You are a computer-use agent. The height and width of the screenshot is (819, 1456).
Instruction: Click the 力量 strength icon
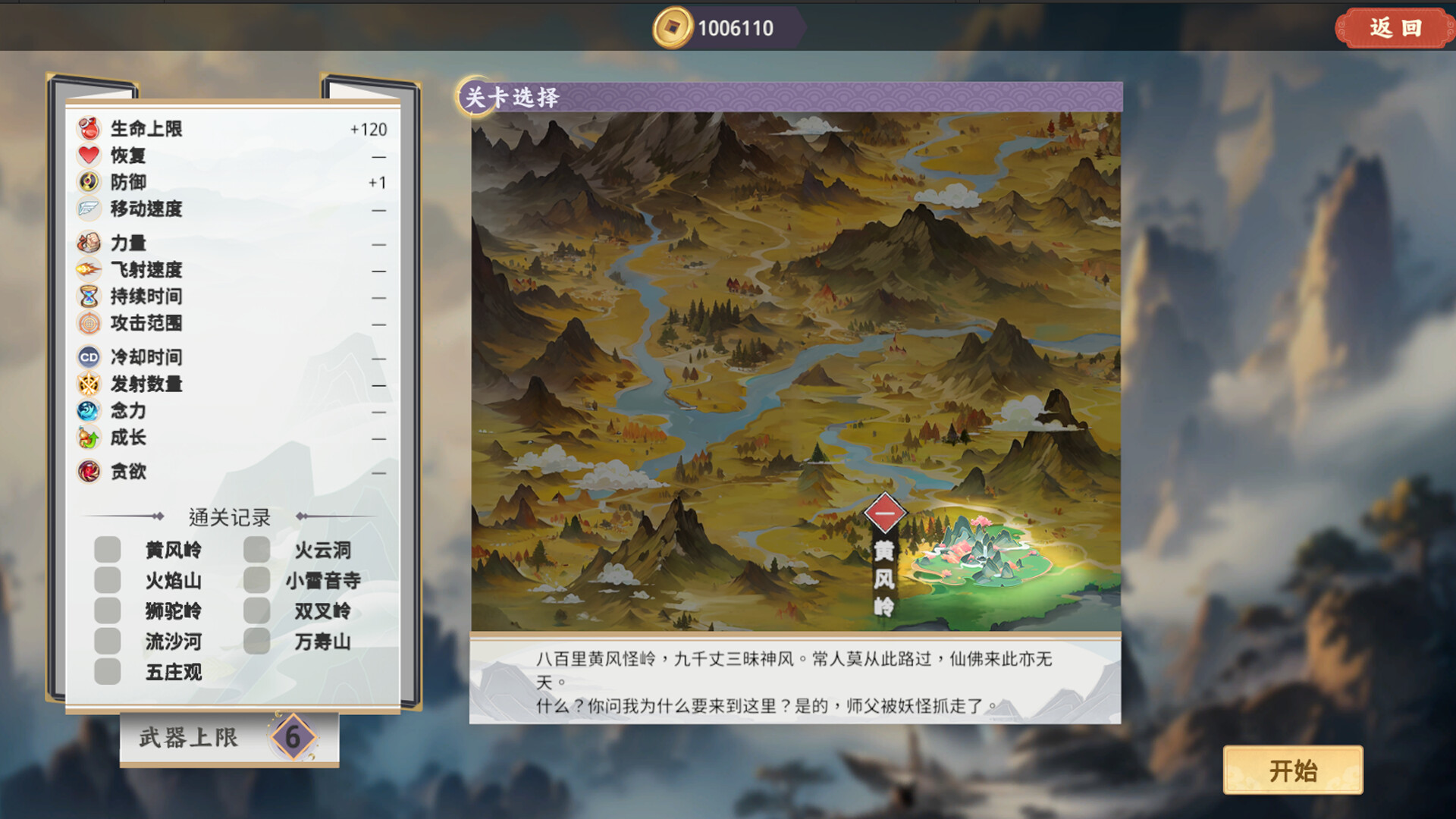coord(88,243)
